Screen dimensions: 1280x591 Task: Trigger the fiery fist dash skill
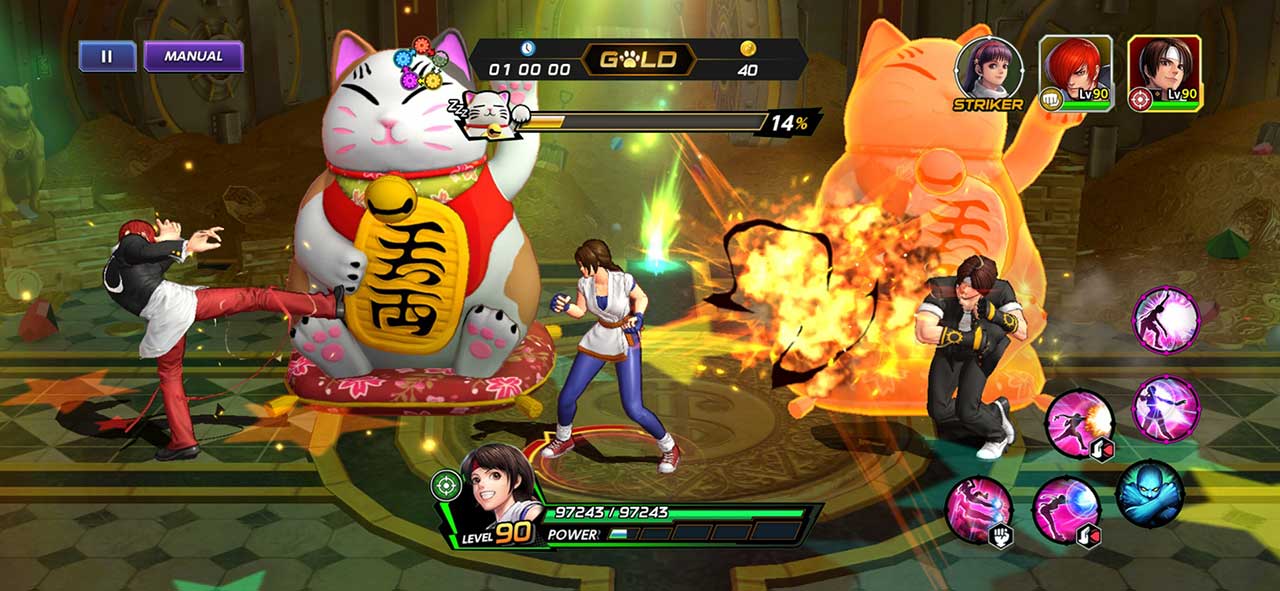(x=1079, y=424)
